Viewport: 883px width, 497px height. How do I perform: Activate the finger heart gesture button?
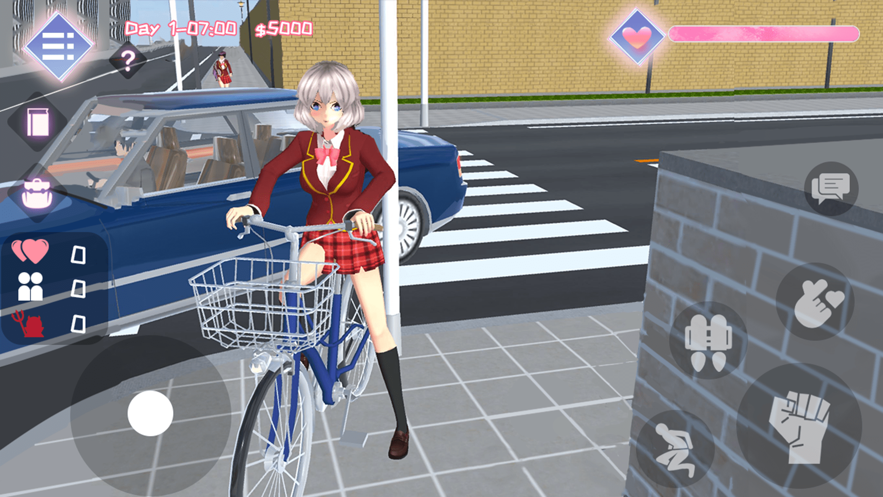814,302
